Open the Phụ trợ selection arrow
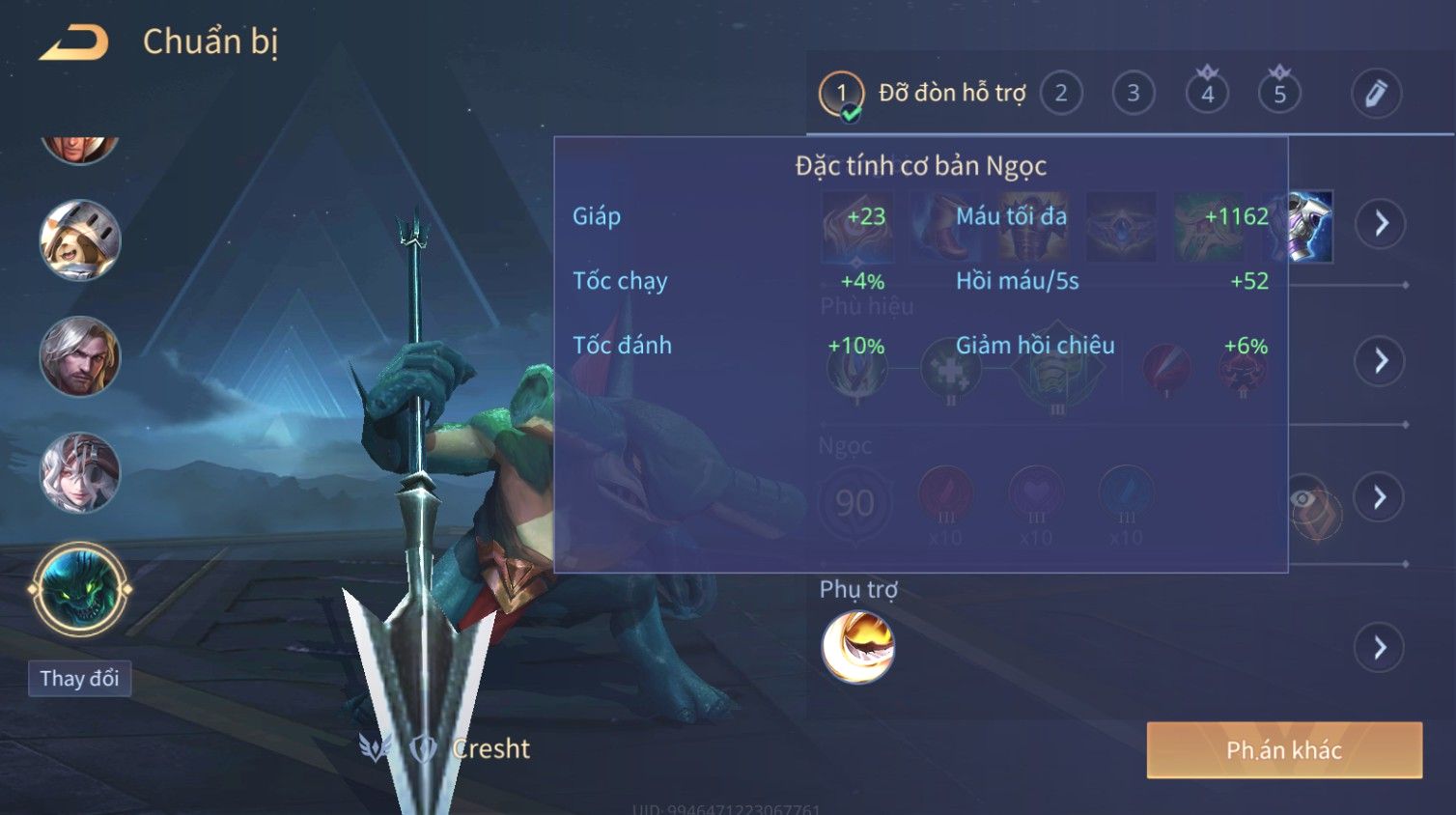The width and height of the screenshot is (1456, 815). click(1381, 648)
